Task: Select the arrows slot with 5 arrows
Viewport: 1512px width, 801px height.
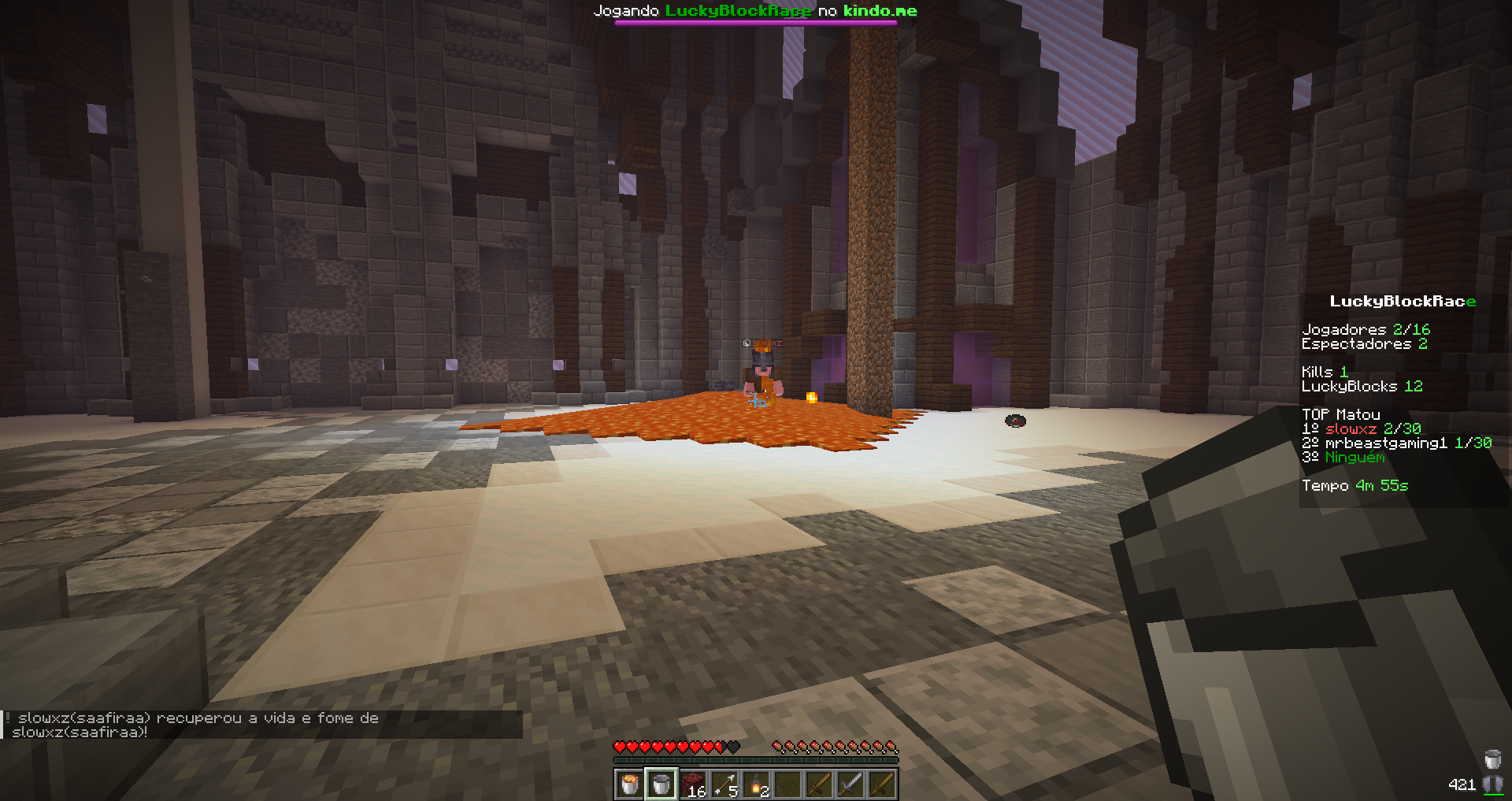Action: click(x=724, y=784)
